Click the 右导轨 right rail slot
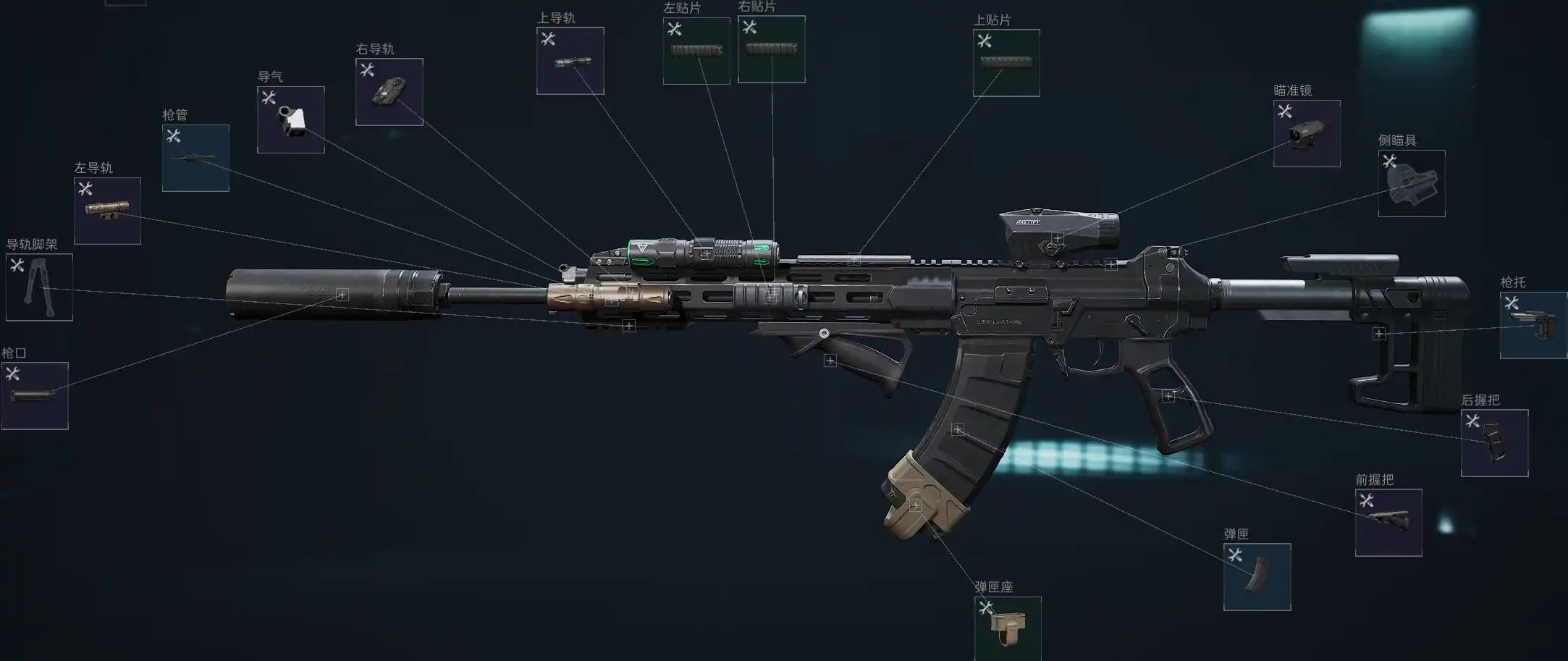1568x661 pixels. pyautogui.click(x=389, y=92)
